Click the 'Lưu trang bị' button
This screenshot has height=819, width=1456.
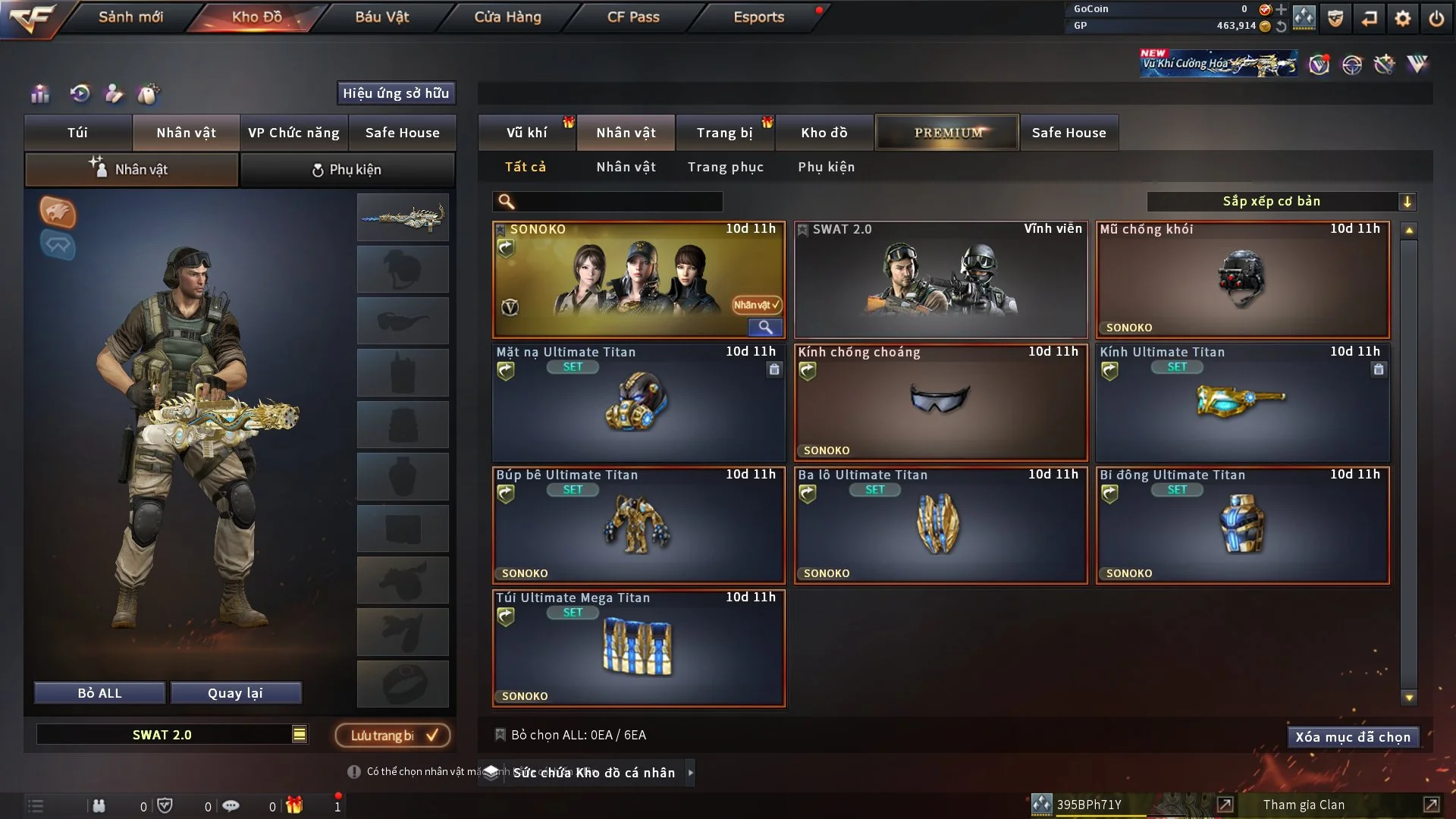click(391, 735)
